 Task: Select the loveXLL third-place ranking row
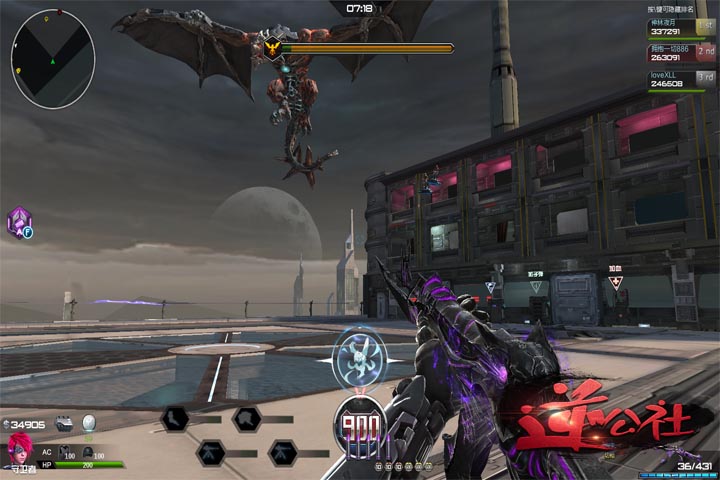pos(682,80)
